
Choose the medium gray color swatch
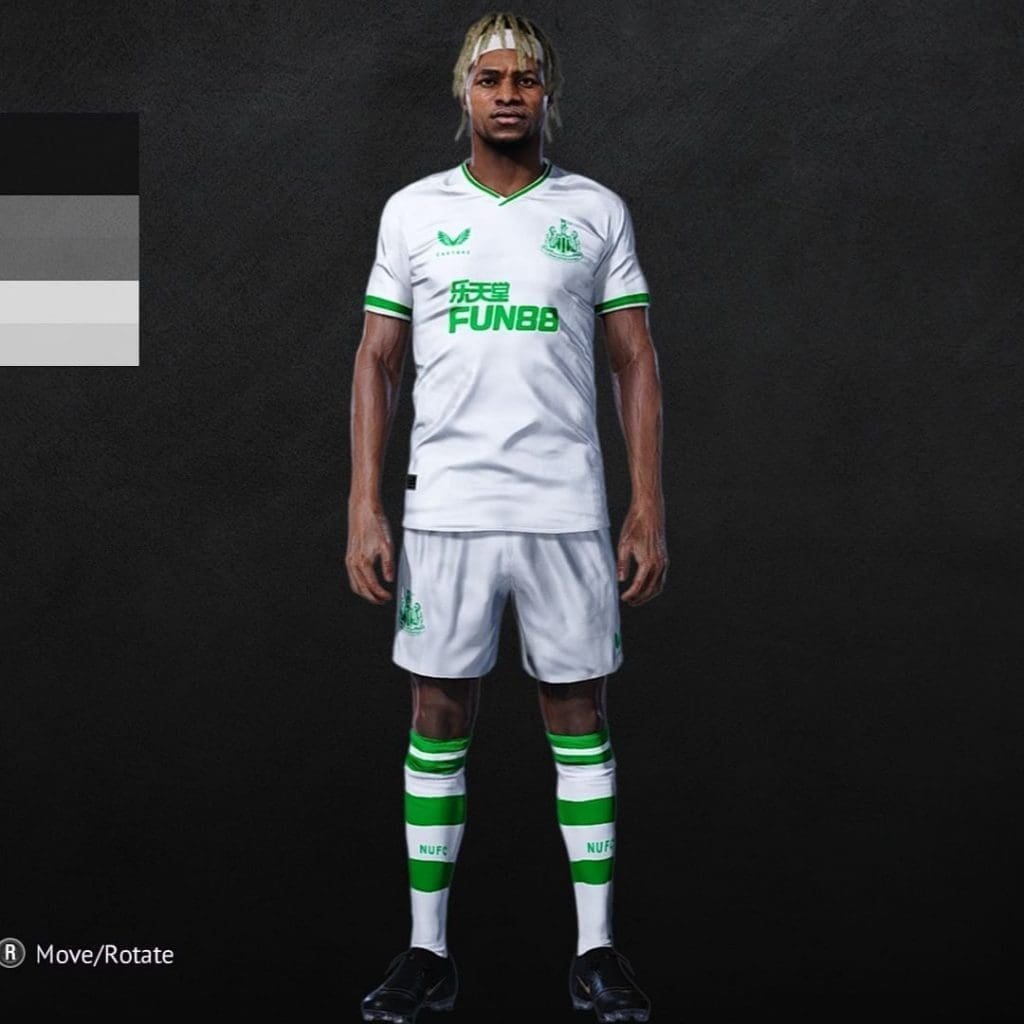(68, 237)
